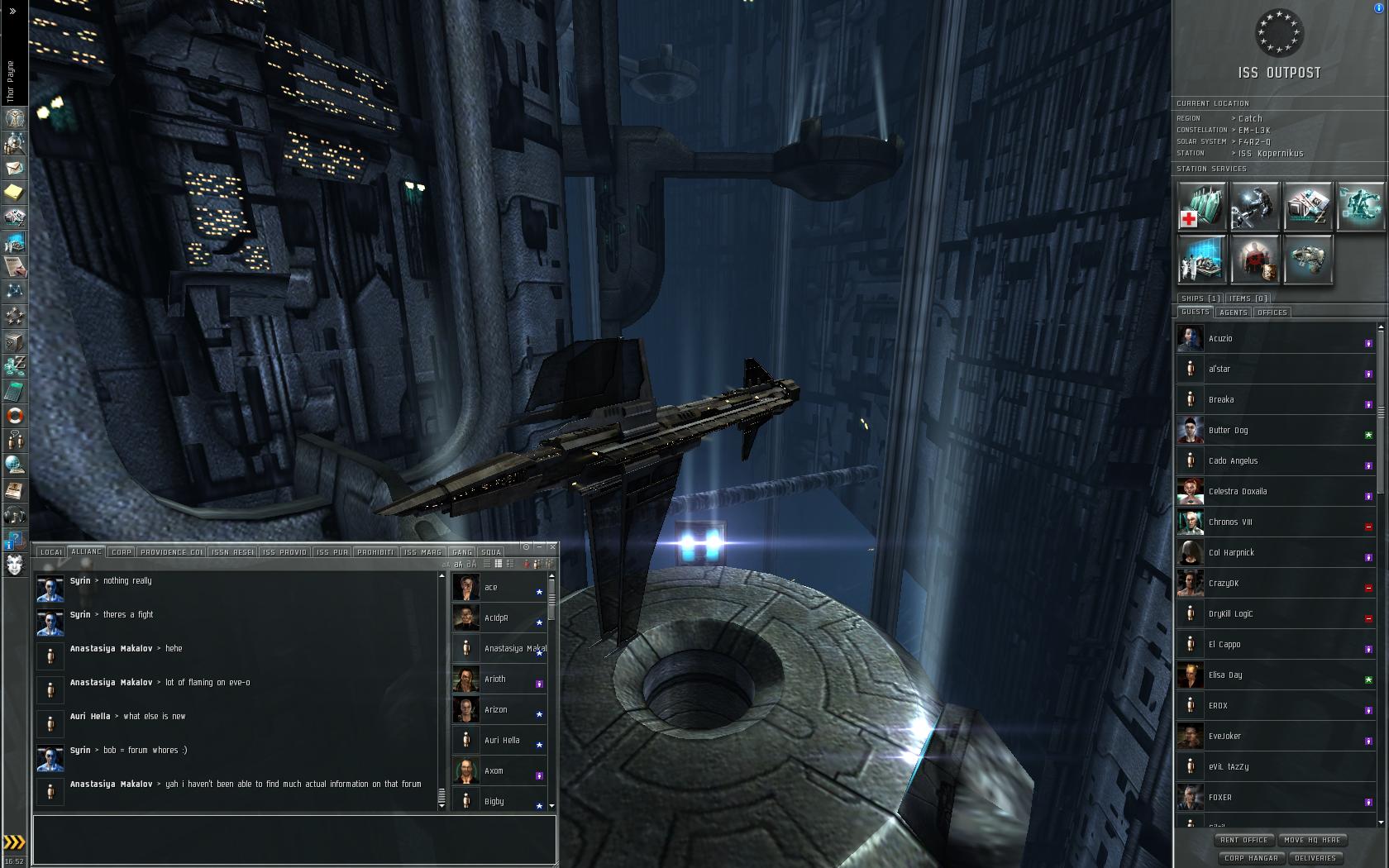Image resolution: width=1389 pixels, height=868 pixels.
Task: Open the medical clone bay service
Action: click(1201, 206)
